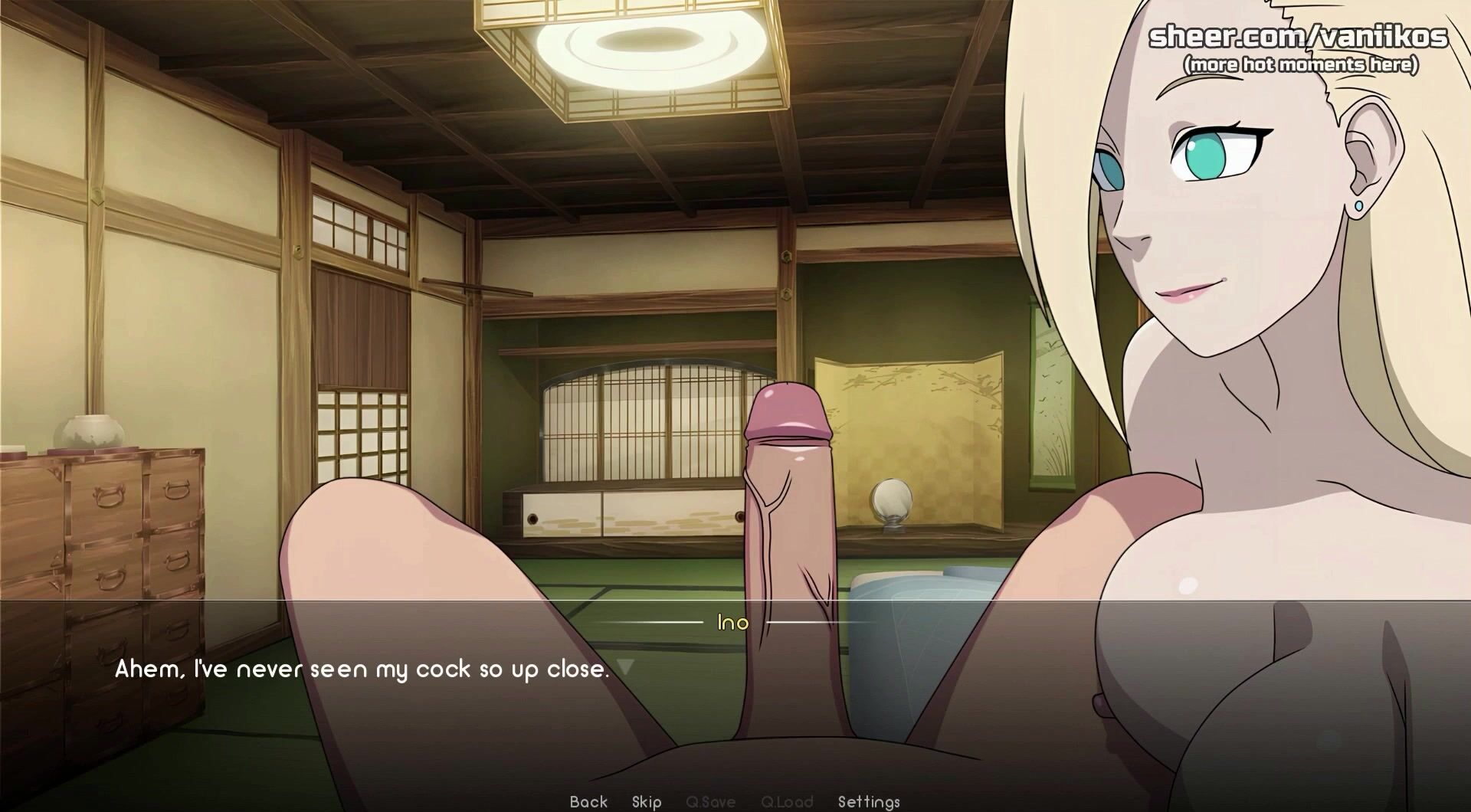Screen dimensions: 1471x812
Task: Go Back to the previous dialogue line
Action: pyautogui.click(x=588, y=801)
